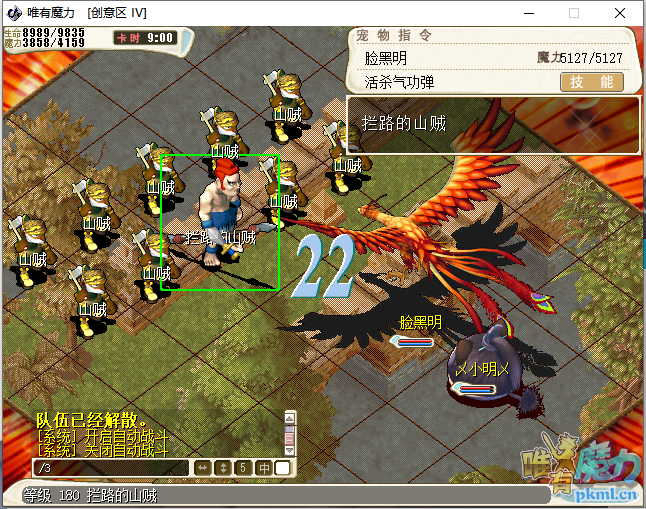Open the pet 技能 skill list
Screen dimensions: 646x509
(591, 83)
